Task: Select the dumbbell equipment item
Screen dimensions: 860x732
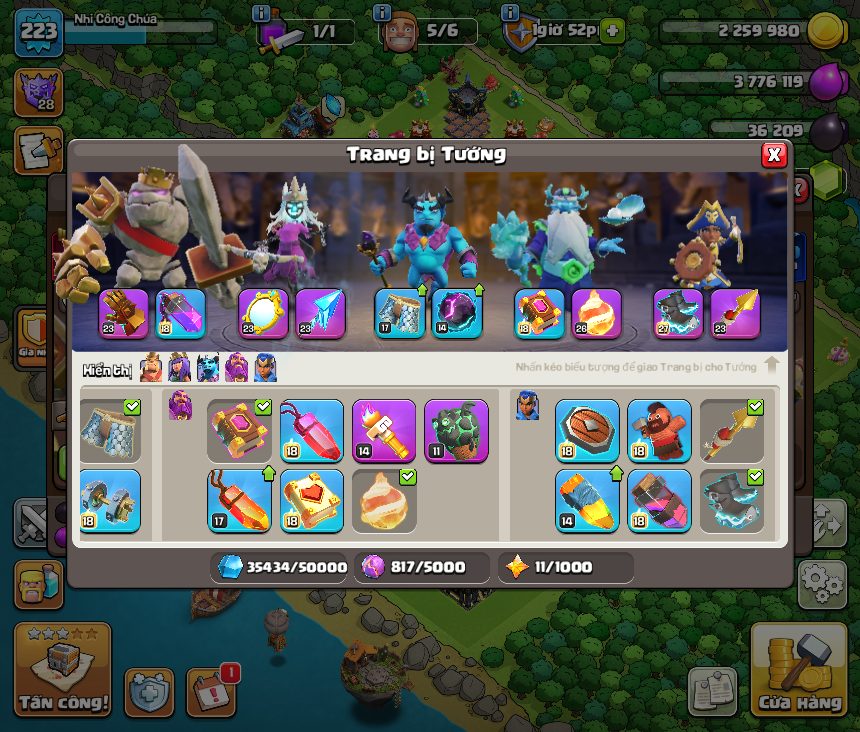Action: point(108,500)
